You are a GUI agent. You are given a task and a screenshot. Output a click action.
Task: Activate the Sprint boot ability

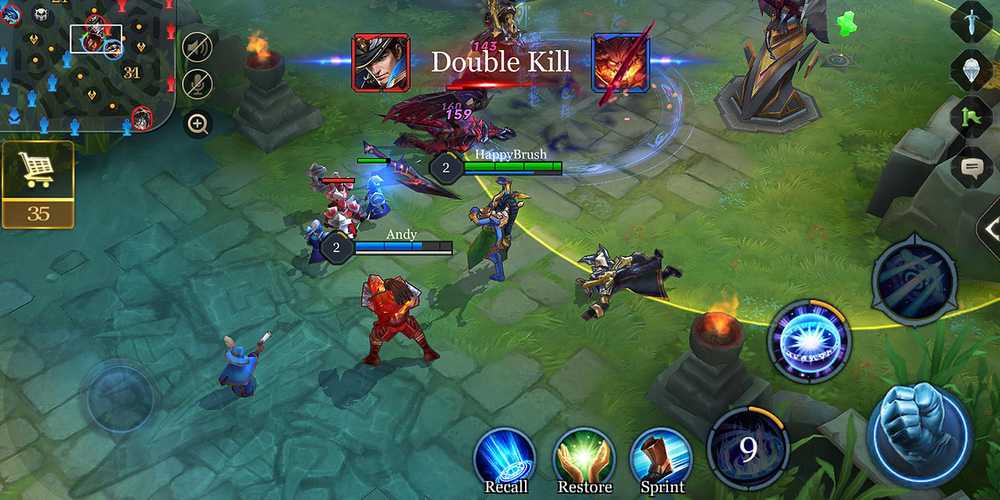pos(662,459)
